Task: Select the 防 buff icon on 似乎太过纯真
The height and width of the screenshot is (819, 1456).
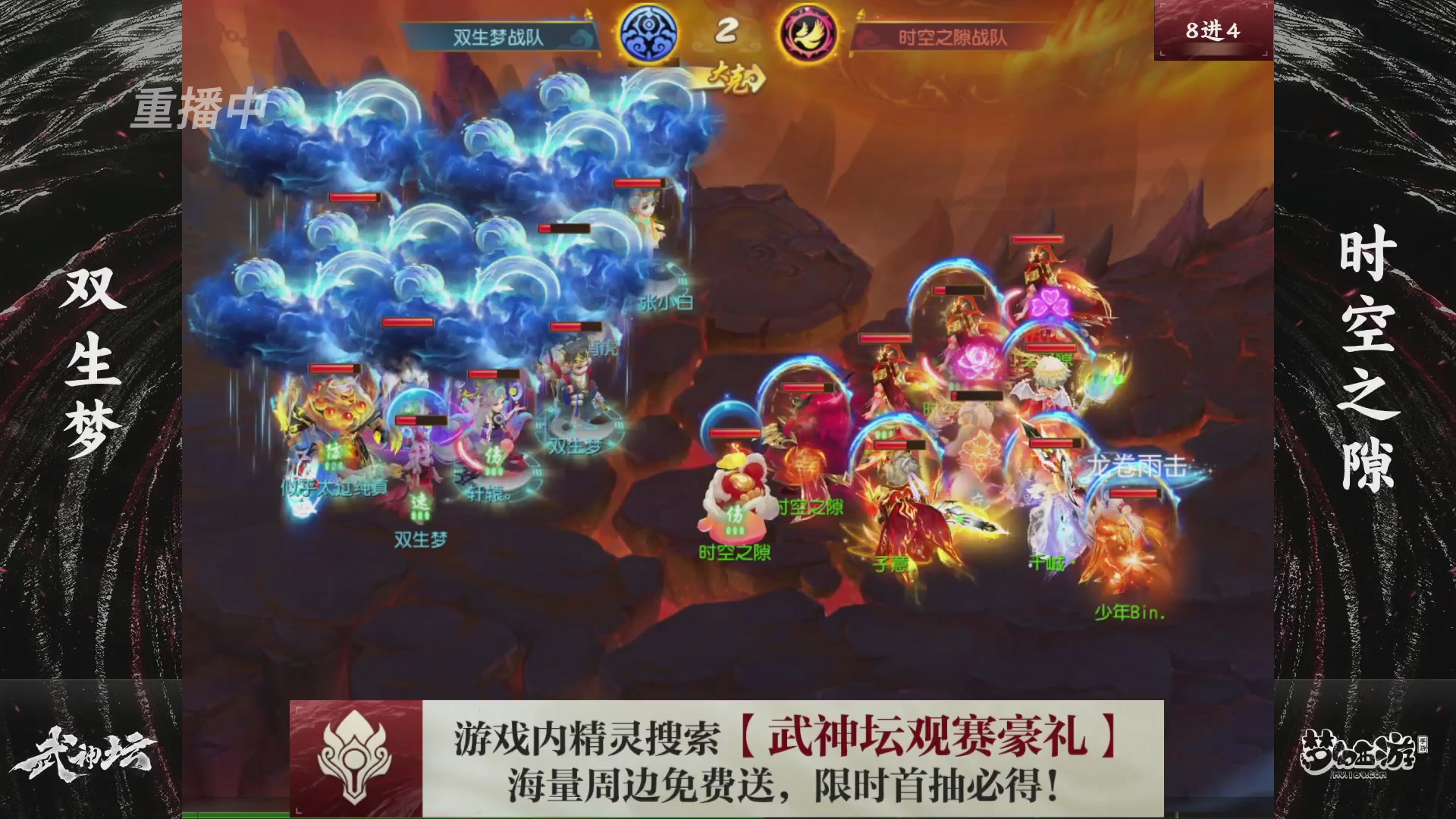Action: pos(334,453)
